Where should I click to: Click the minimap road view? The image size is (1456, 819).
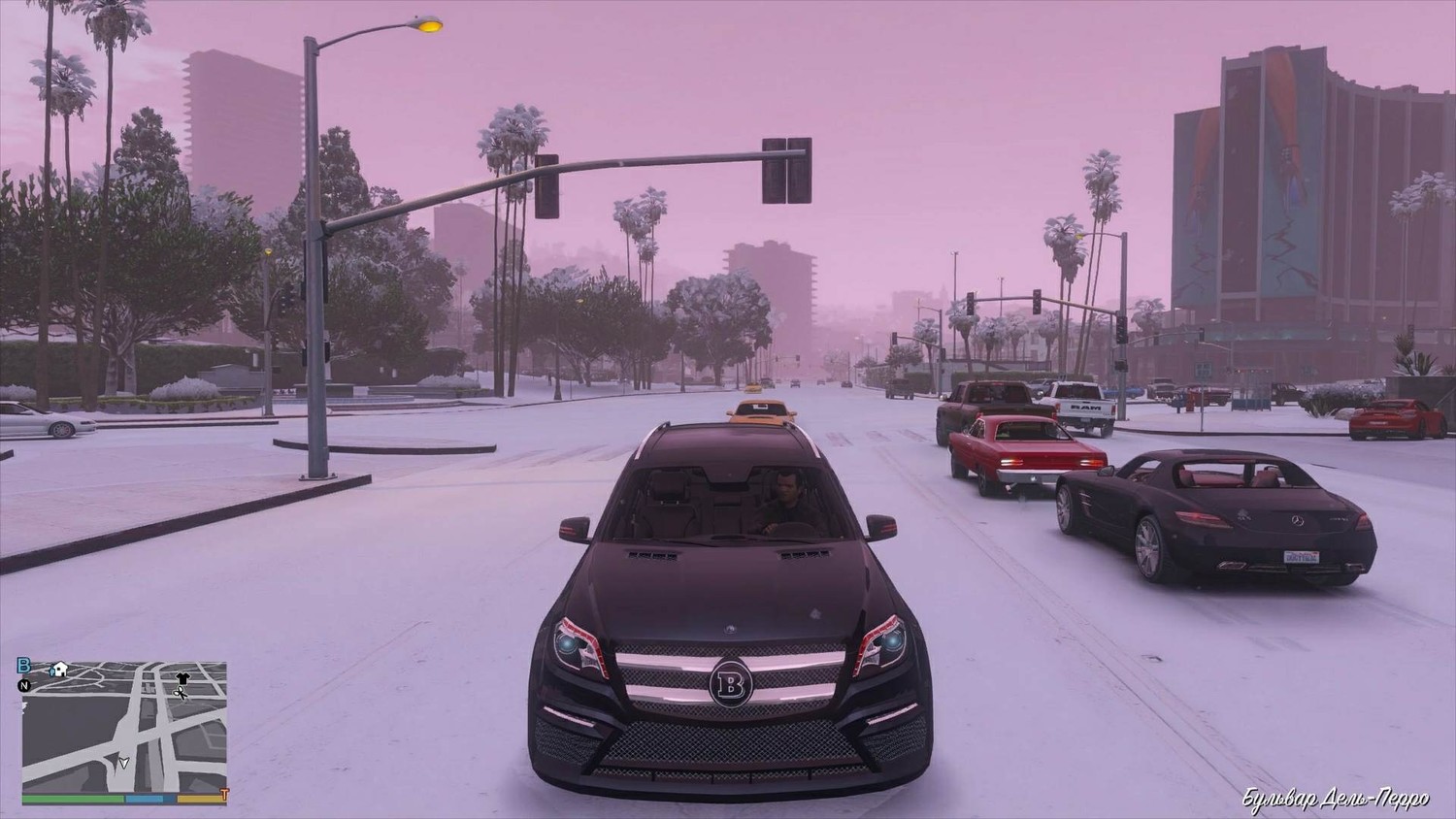[x=124, y=728]
